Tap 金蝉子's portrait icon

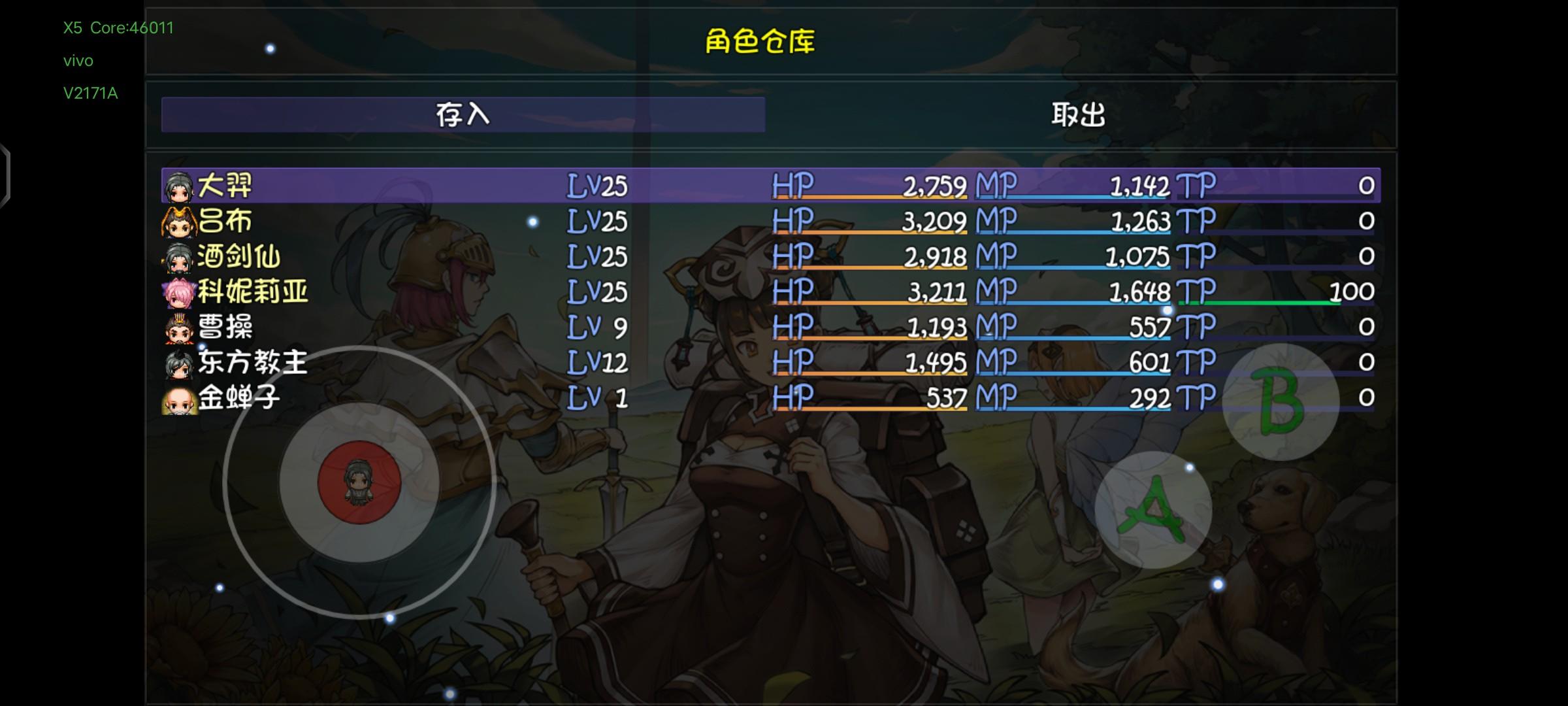(x=176, y=397)
